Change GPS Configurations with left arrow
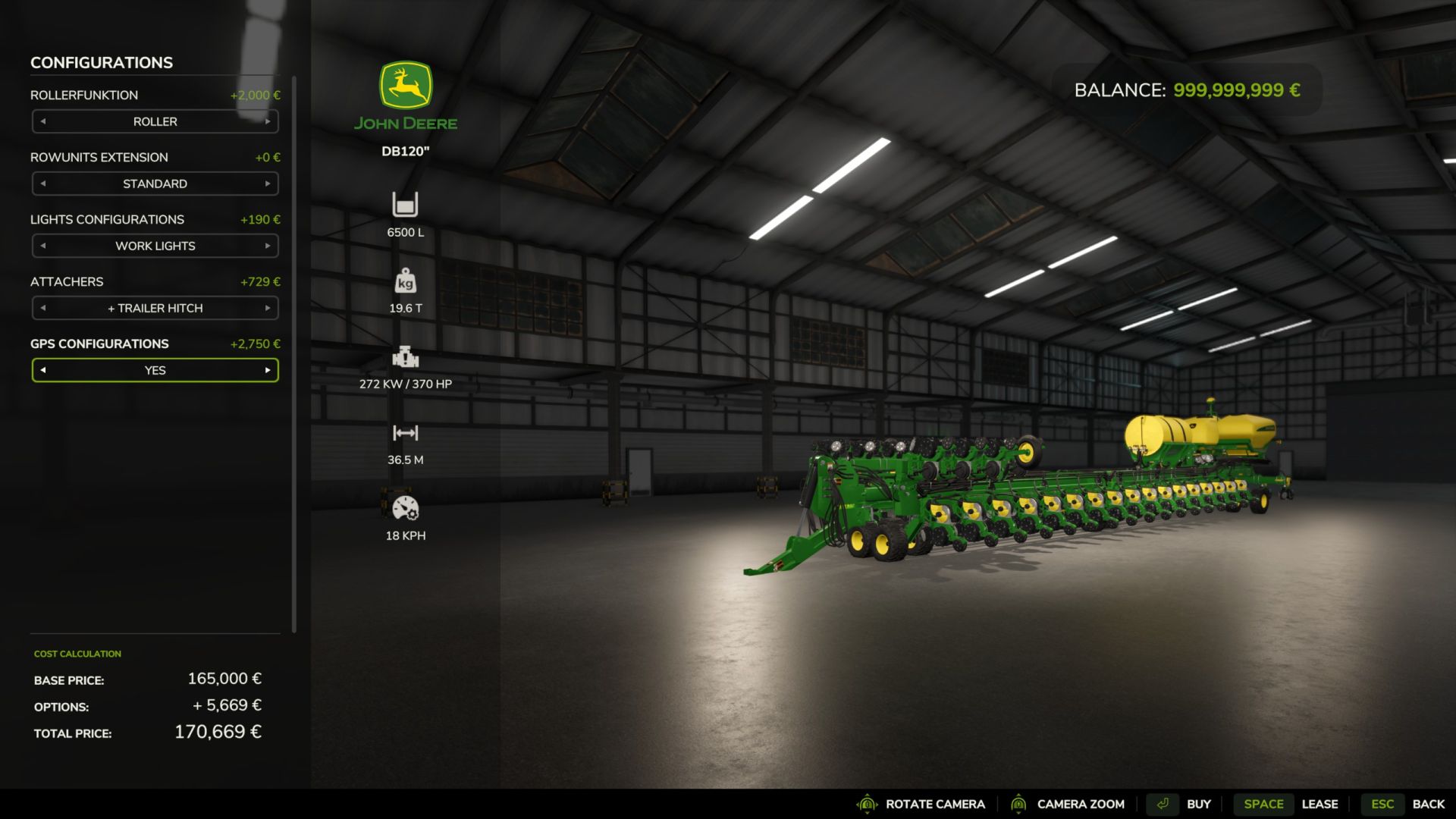 click(x=43, y=370)
